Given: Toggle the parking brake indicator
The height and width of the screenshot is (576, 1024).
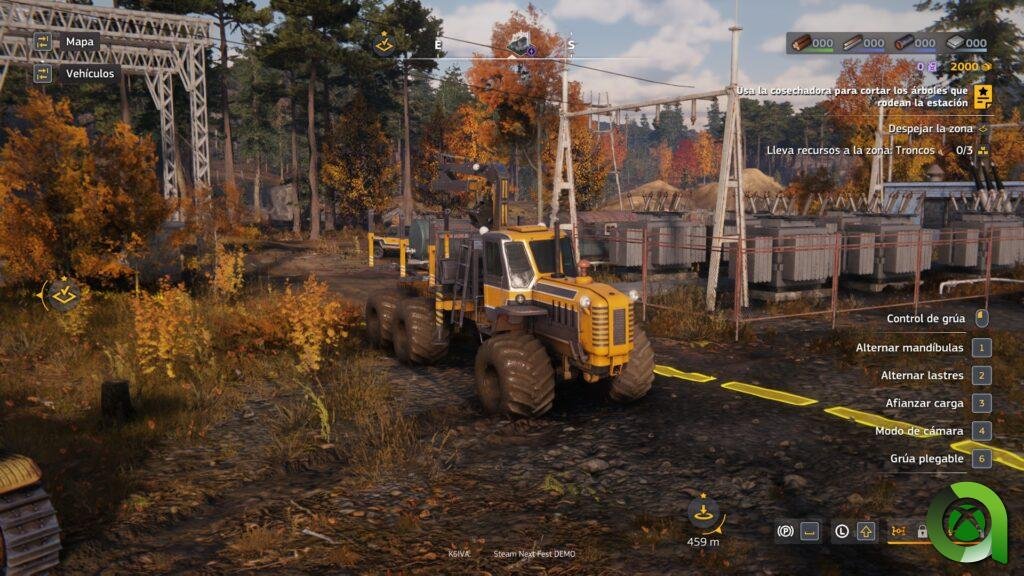Looking at the screenshot, I should coord(786,531).
